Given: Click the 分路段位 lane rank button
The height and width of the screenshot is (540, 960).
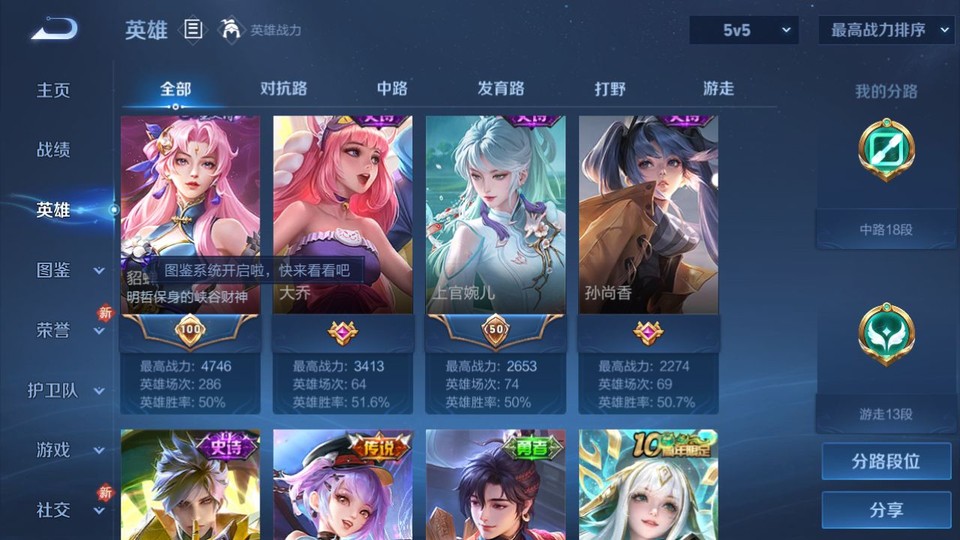Looking at the screenshot, I should pos(886,462).
